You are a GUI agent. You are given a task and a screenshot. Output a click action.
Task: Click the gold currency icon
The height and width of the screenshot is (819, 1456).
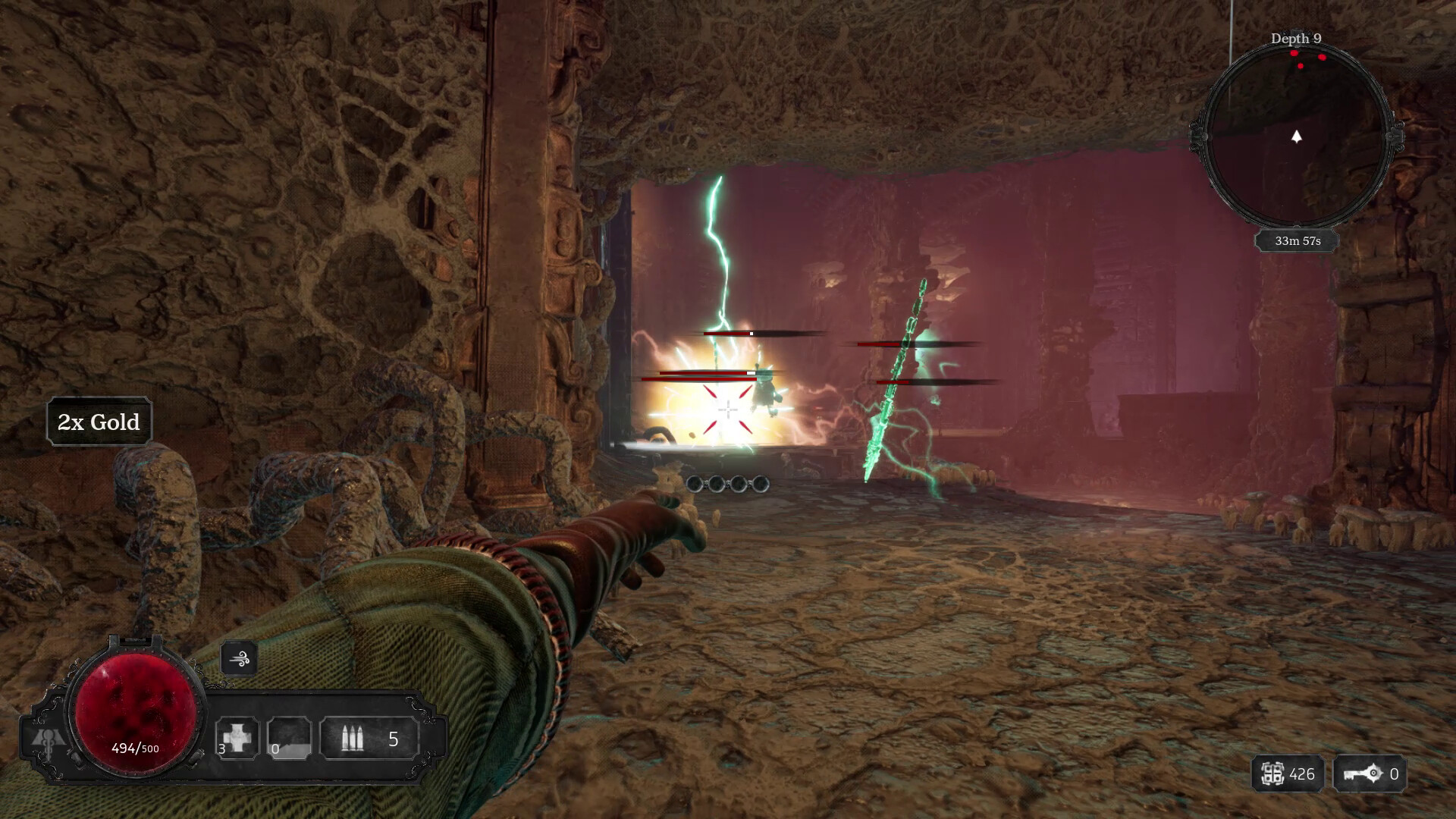tap(1272, 774)
